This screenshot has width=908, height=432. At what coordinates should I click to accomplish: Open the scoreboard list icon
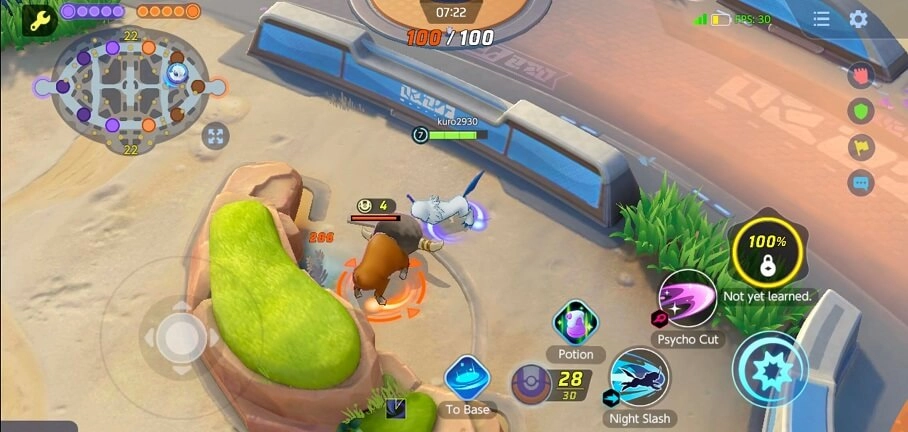coord(821,19)
